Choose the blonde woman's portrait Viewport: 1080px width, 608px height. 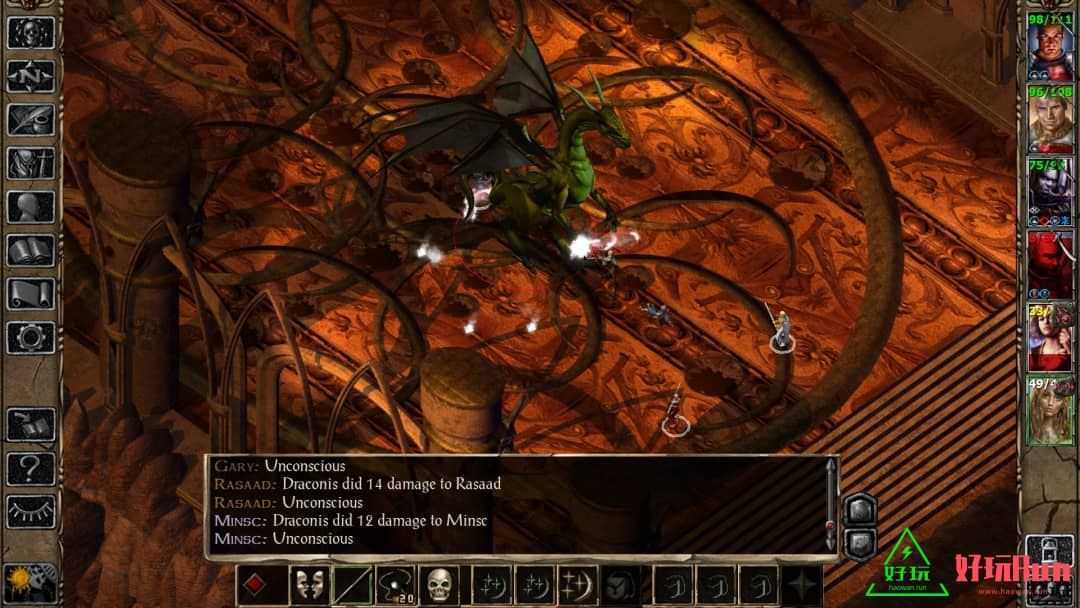(1050, 405)
